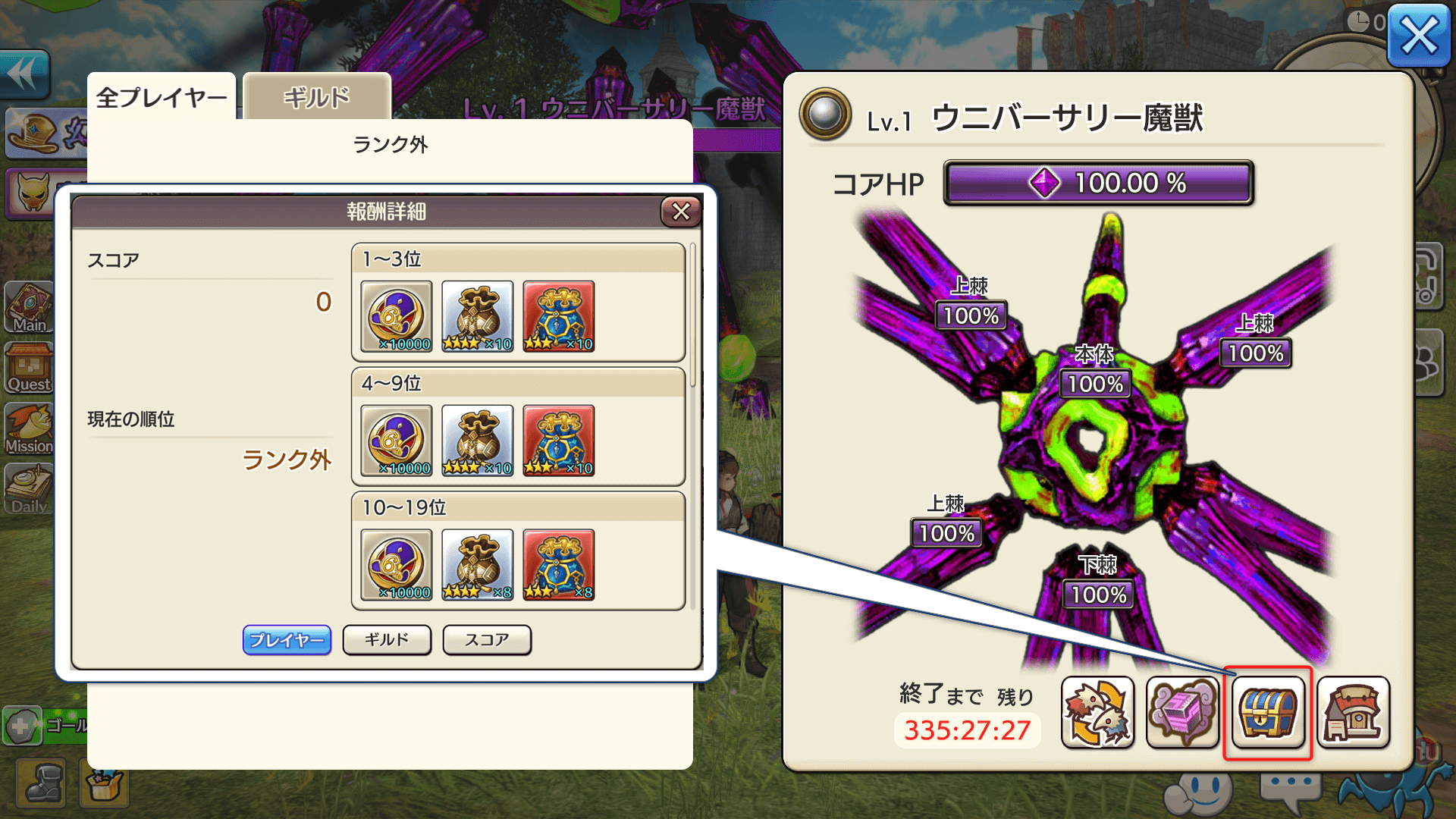Click the feather exchange icon

tap(1098, 713)
